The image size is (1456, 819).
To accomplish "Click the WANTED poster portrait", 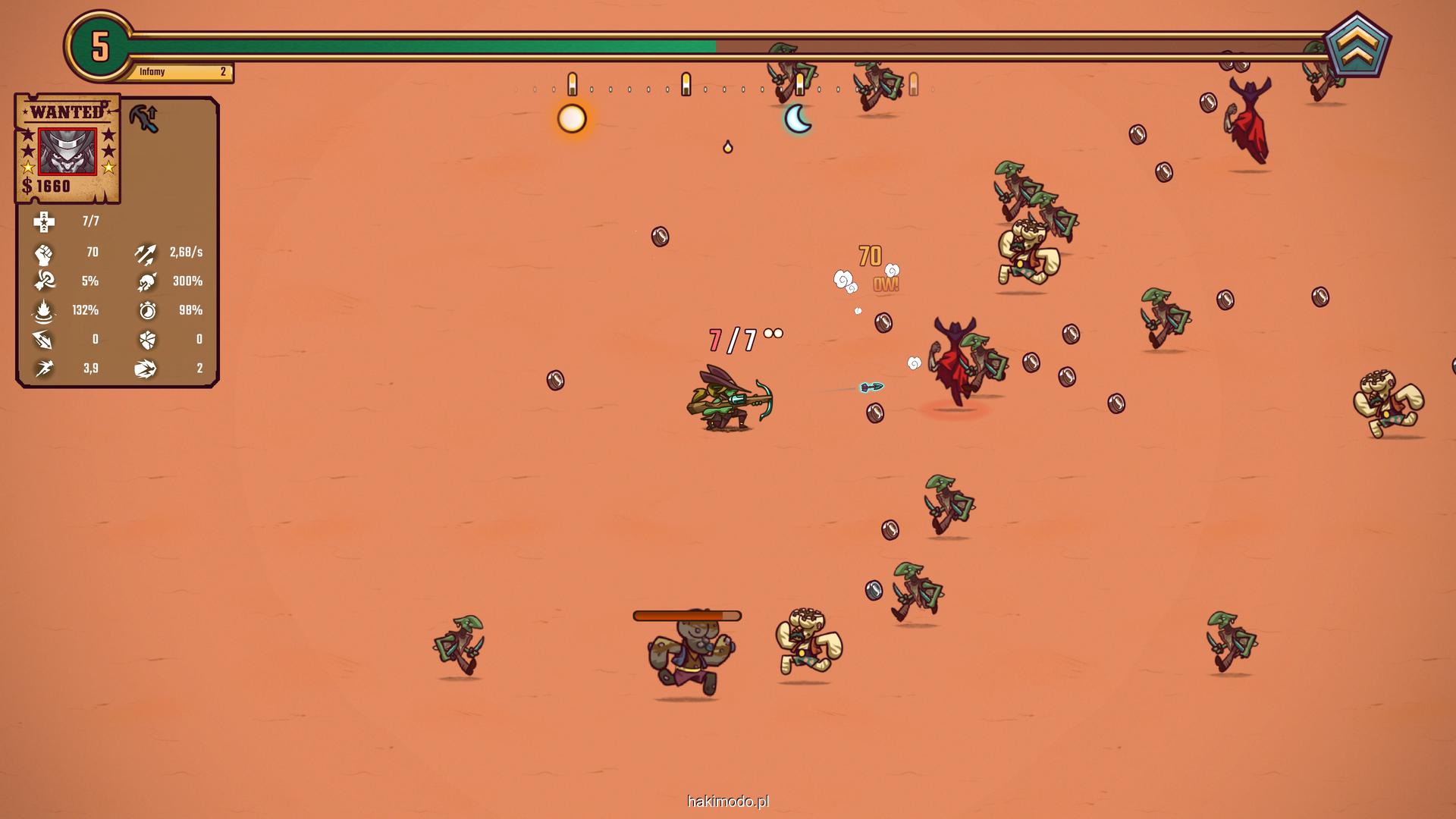I will [67, 151].
